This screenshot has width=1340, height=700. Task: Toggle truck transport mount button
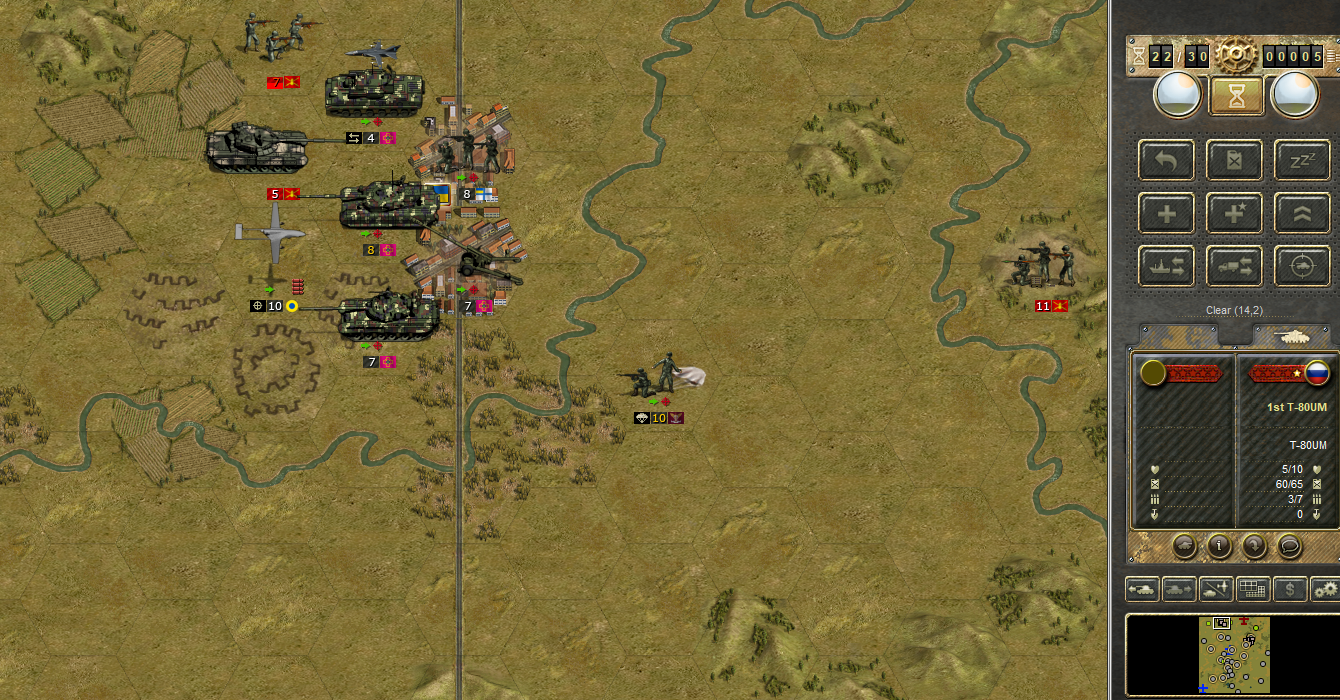(1235, 266)
